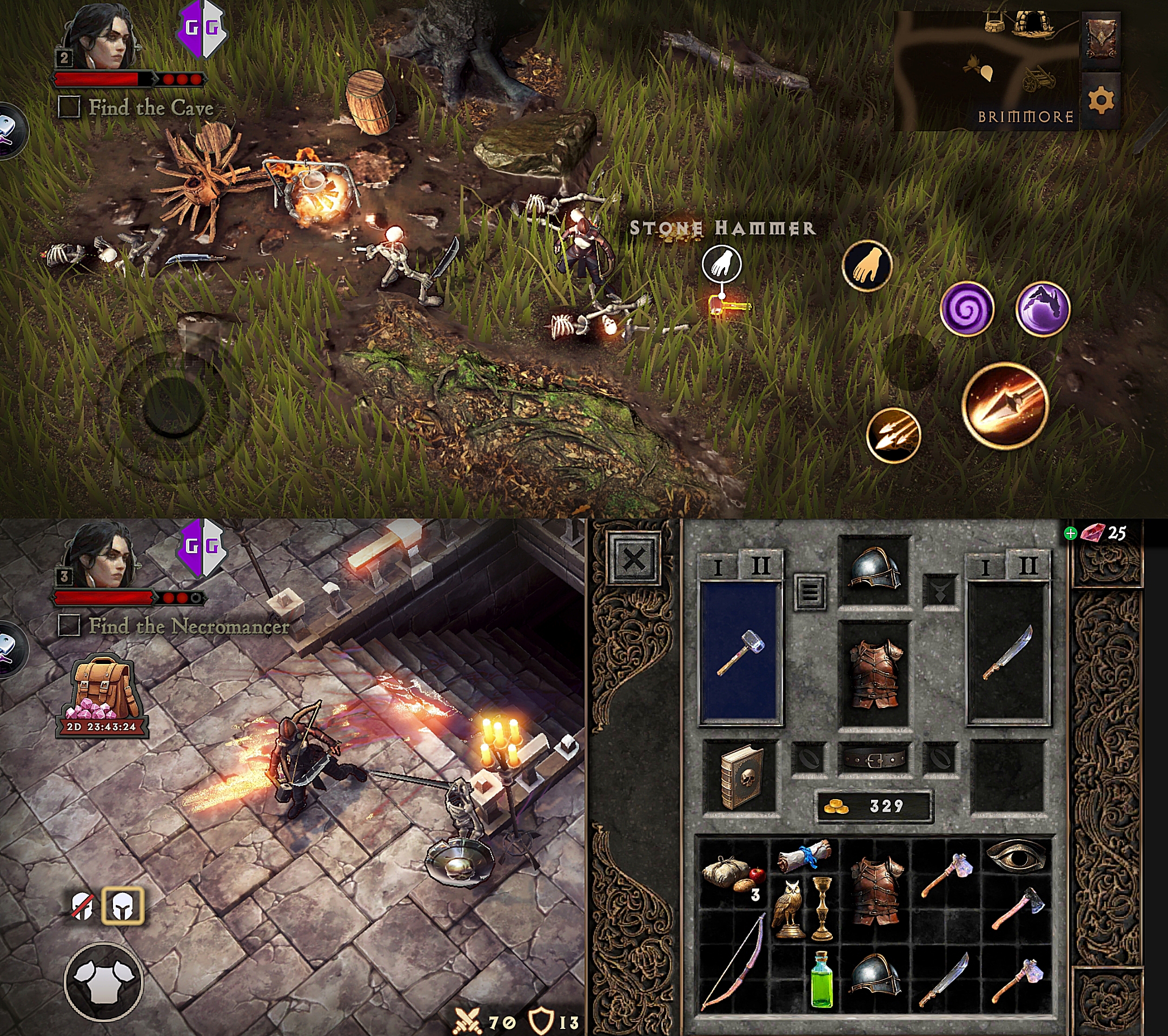
Task: Tap the golden hand interact button
Action: pos(867,265)
